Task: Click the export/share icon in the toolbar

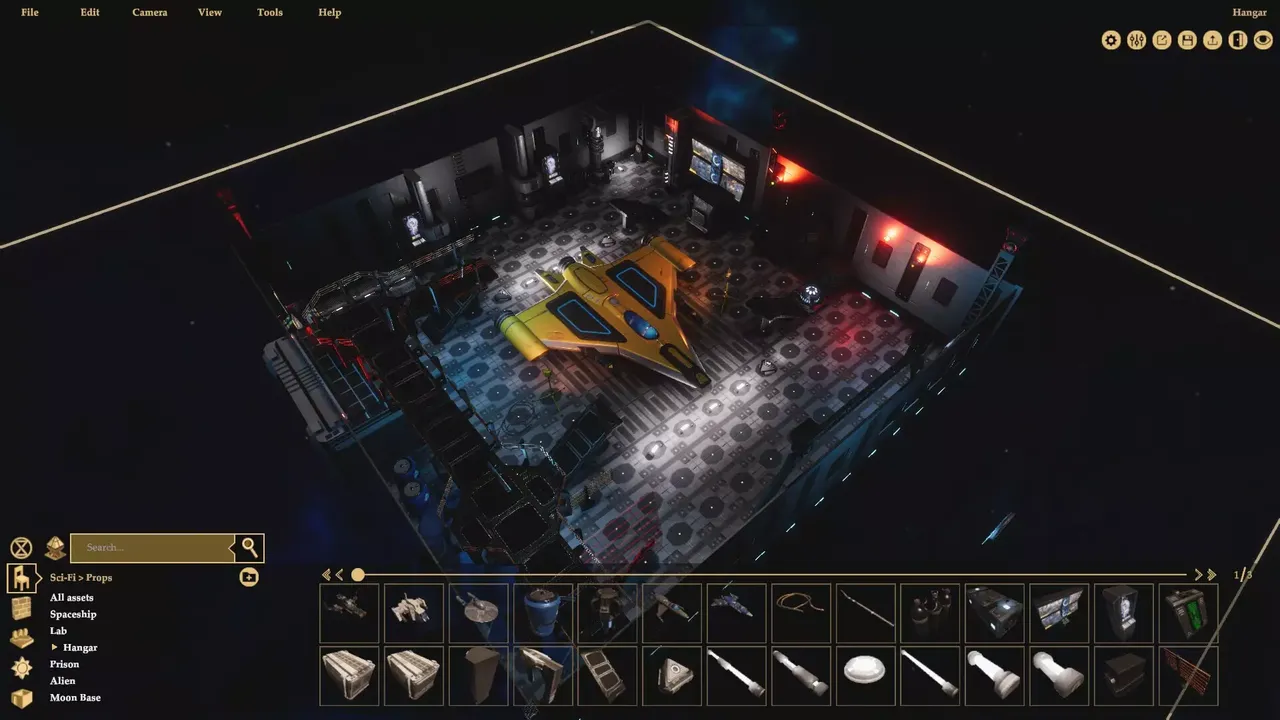Action: (1161, 40)
